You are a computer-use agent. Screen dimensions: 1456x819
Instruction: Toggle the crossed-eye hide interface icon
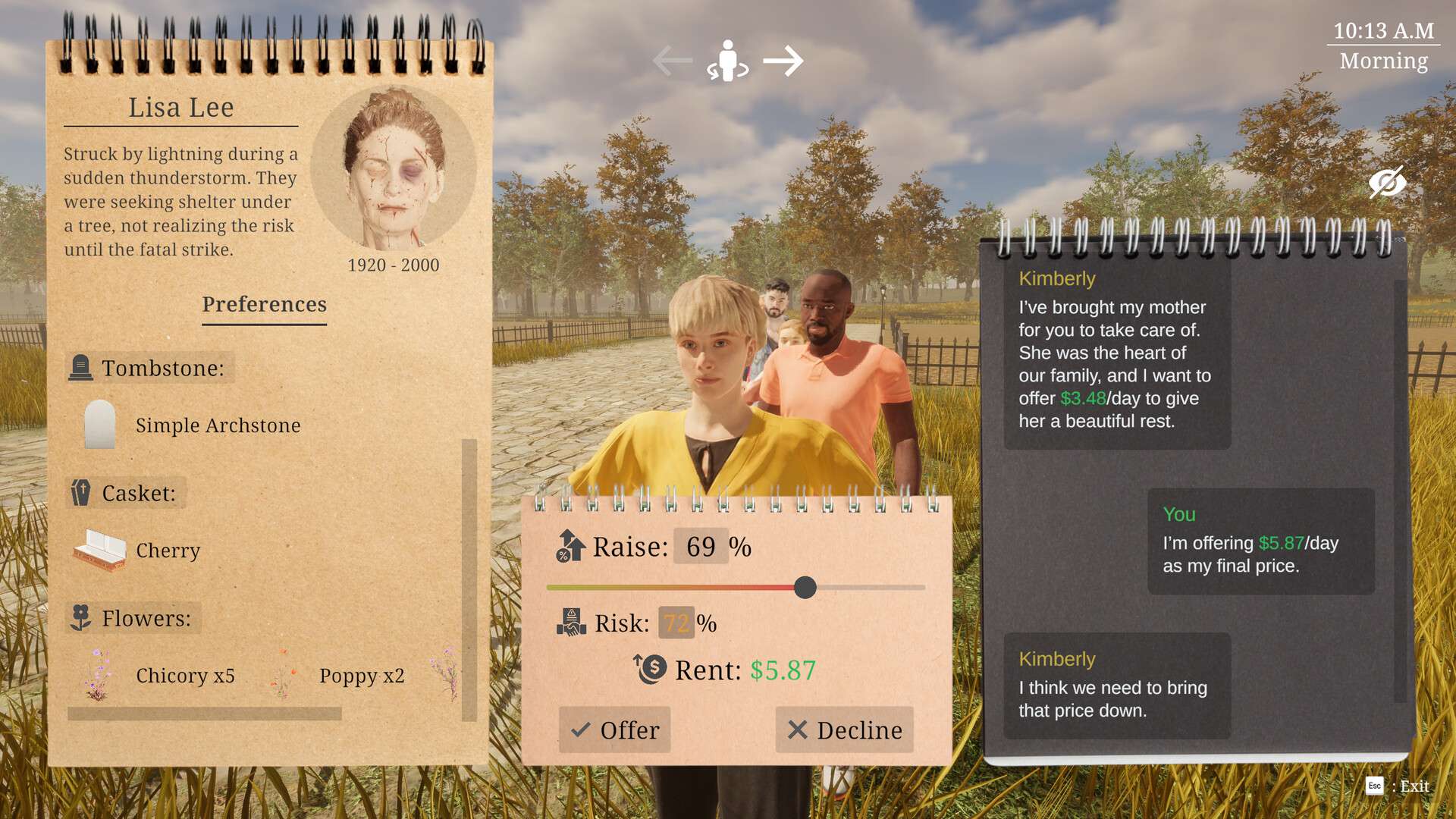tap(1387, 183)
